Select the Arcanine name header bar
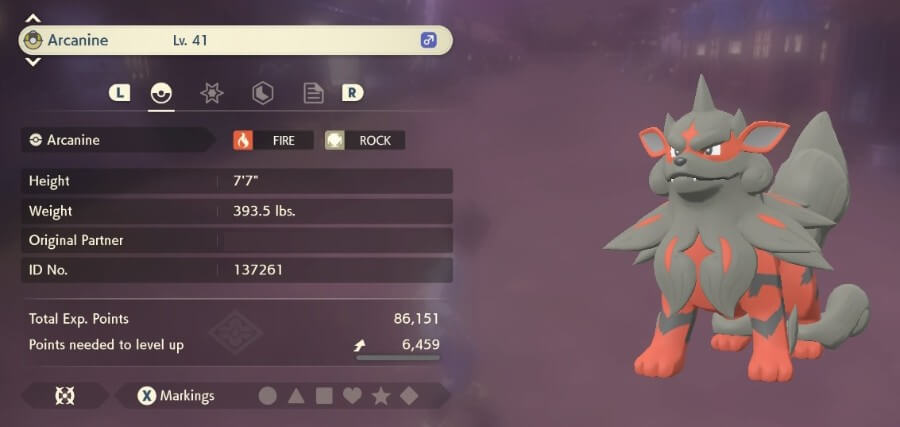The image size is (900, 427). click(236, 41)
